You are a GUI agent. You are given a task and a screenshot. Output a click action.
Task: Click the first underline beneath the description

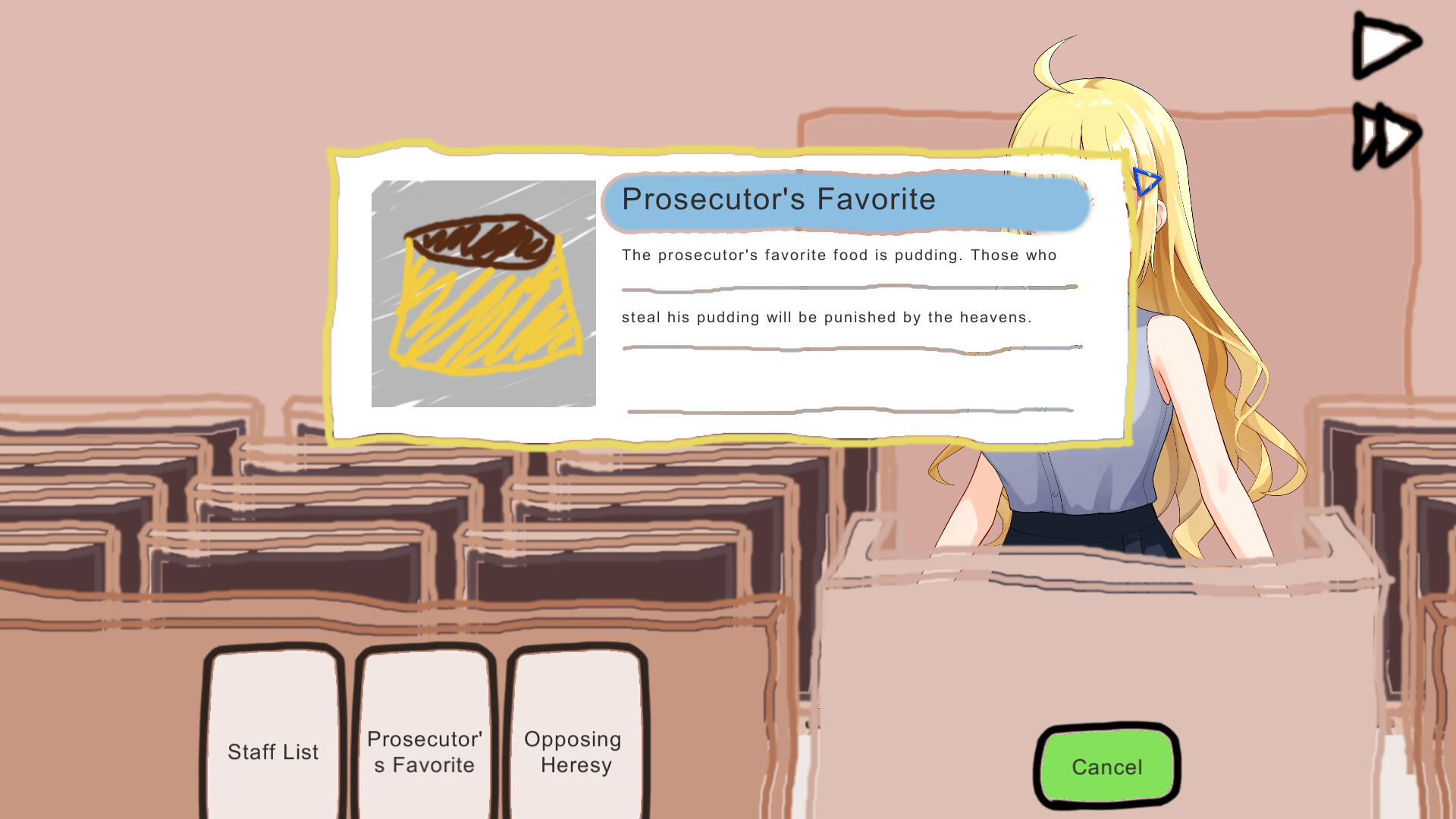[x=849, y=287]
